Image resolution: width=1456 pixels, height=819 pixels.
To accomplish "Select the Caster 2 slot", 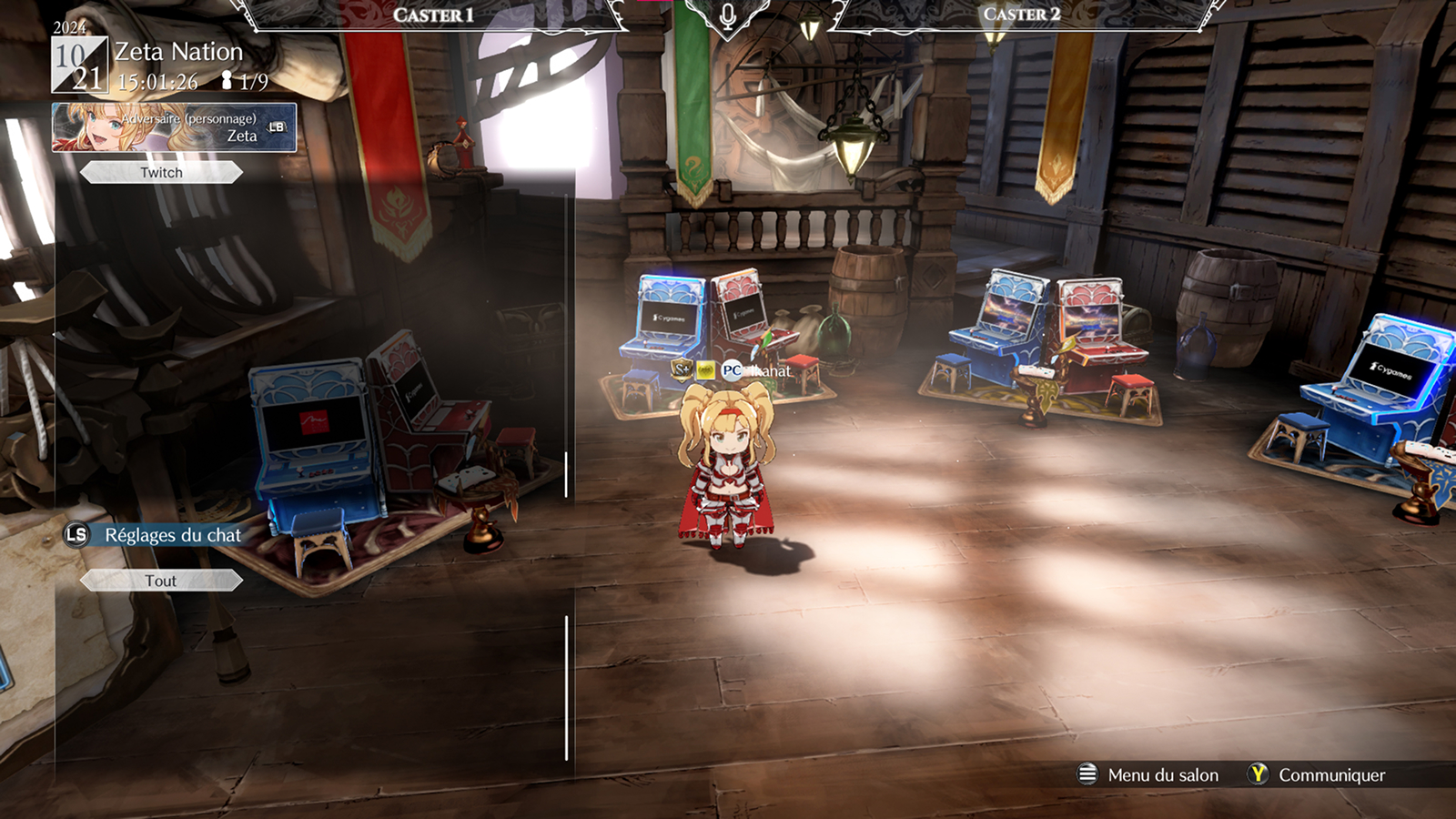I will [1021, 15].
